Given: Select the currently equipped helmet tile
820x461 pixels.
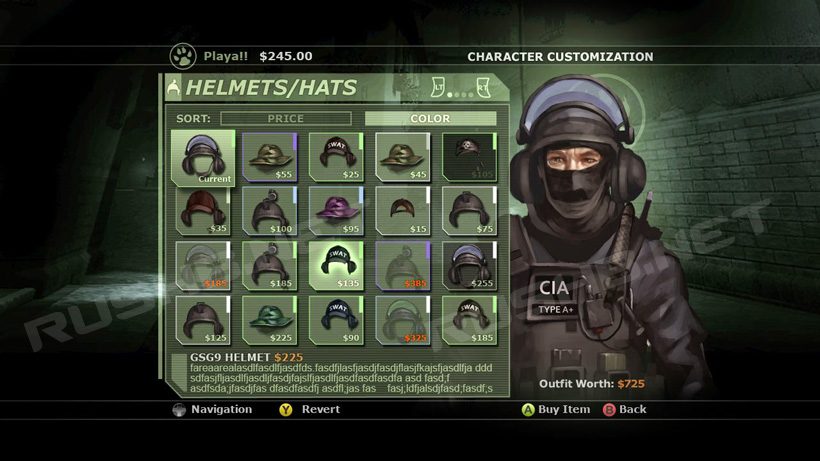Looking at the screenshot, I should (x=202, y=157).
